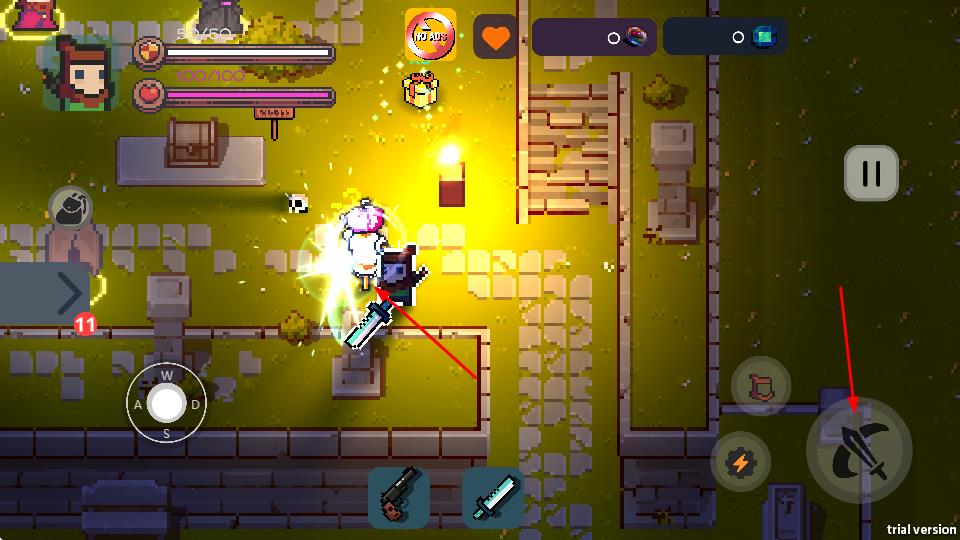The width and height of the screenshot is (960, 540).
Task: Click the No Ads icon
Action: pos(430,35)
